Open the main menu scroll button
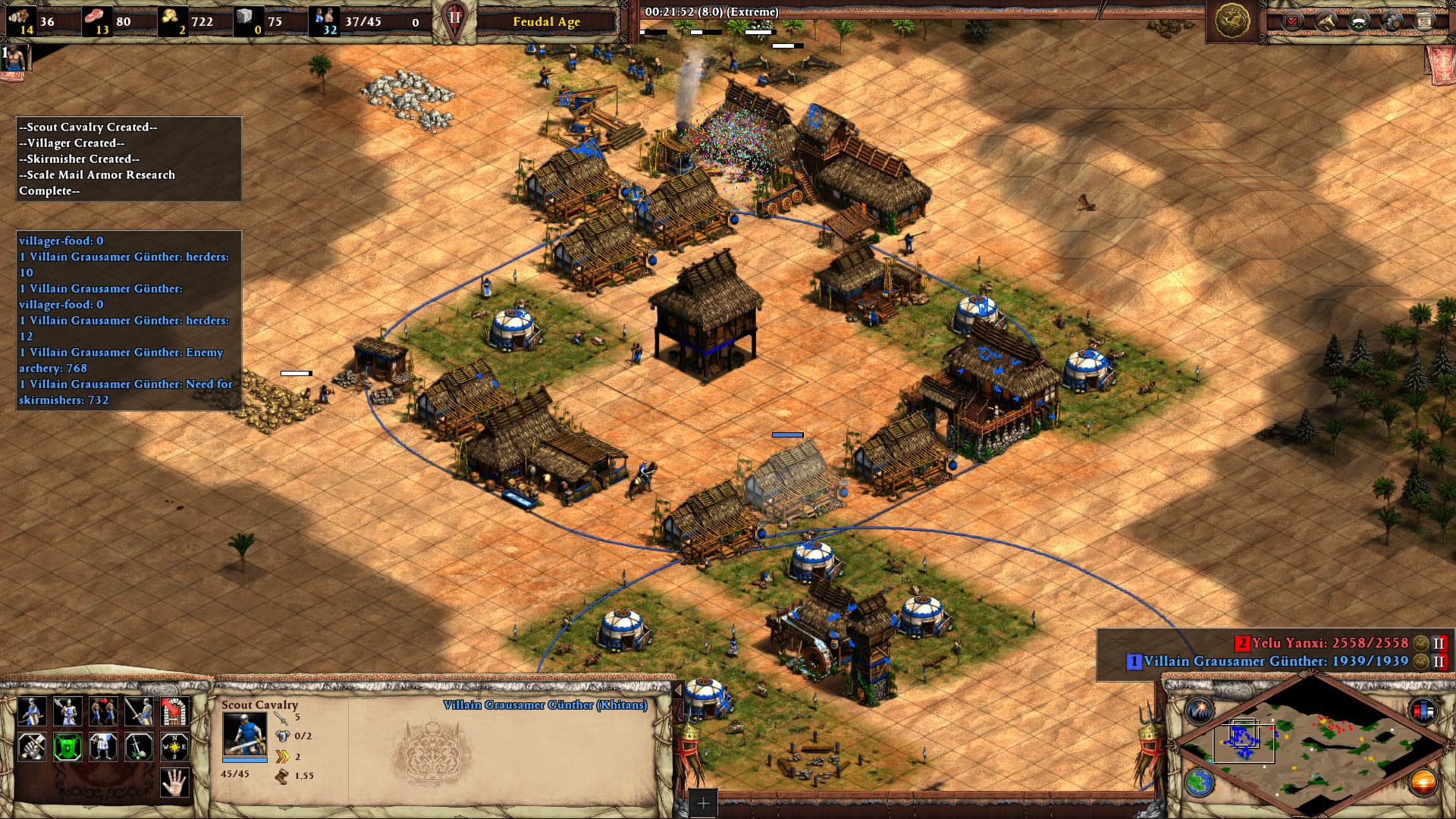 (x=1424, y=21)
